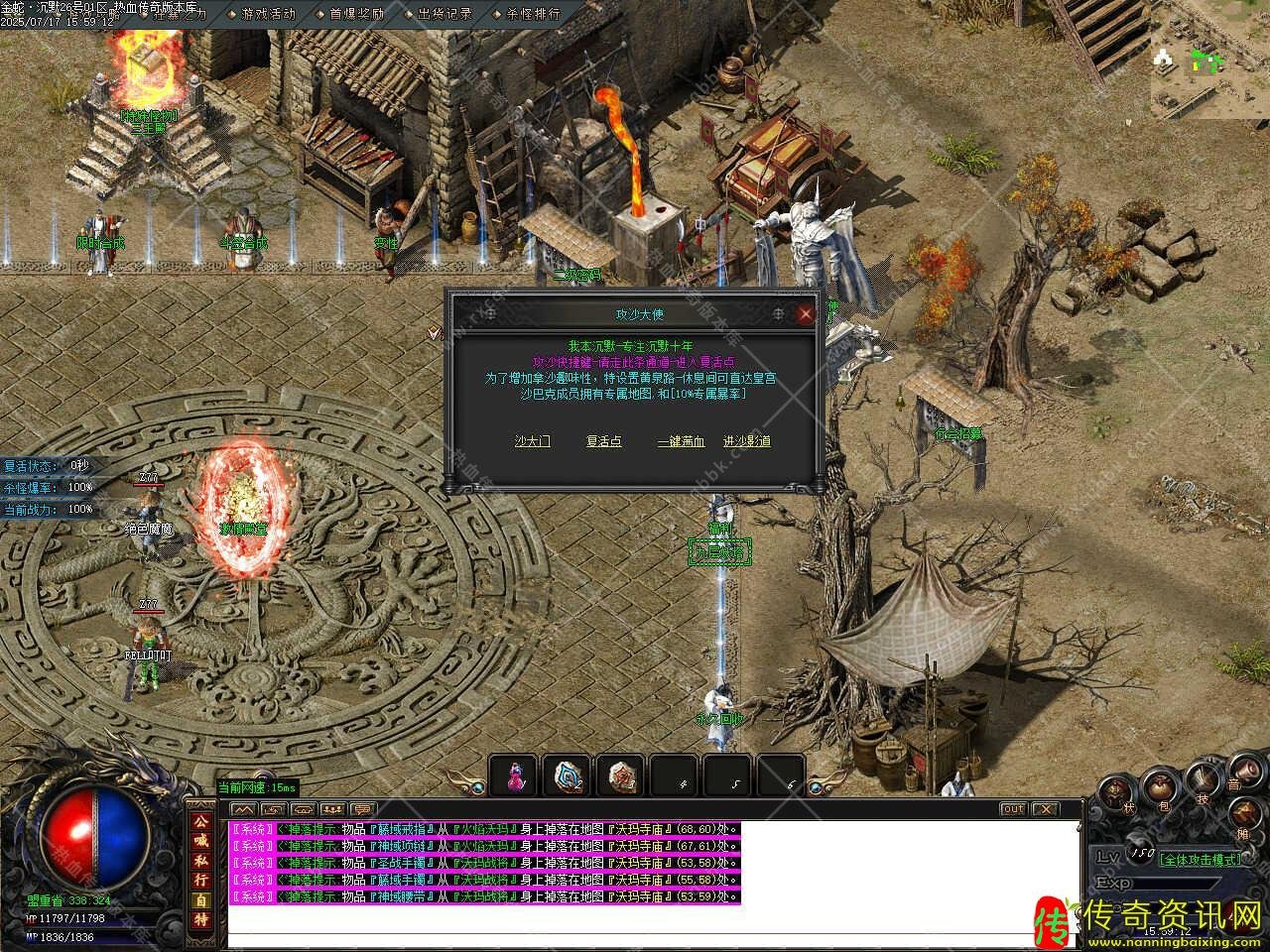
Task: Switch the 全体攻击模式 attack mode
Action: (1201, 859)
